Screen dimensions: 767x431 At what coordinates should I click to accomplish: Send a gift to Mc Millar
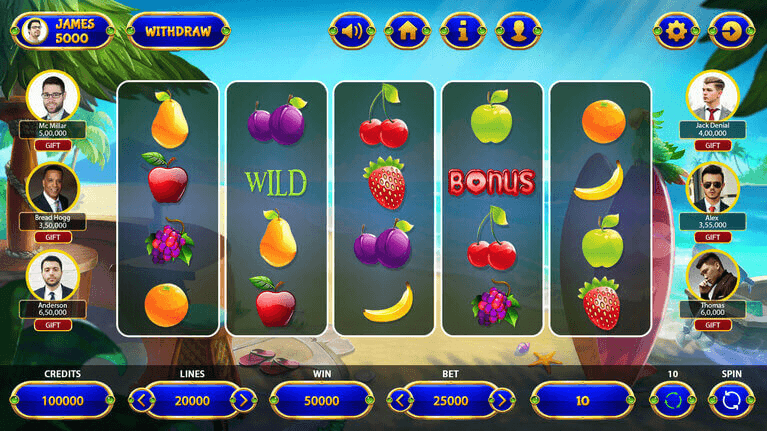click(53, 145)
